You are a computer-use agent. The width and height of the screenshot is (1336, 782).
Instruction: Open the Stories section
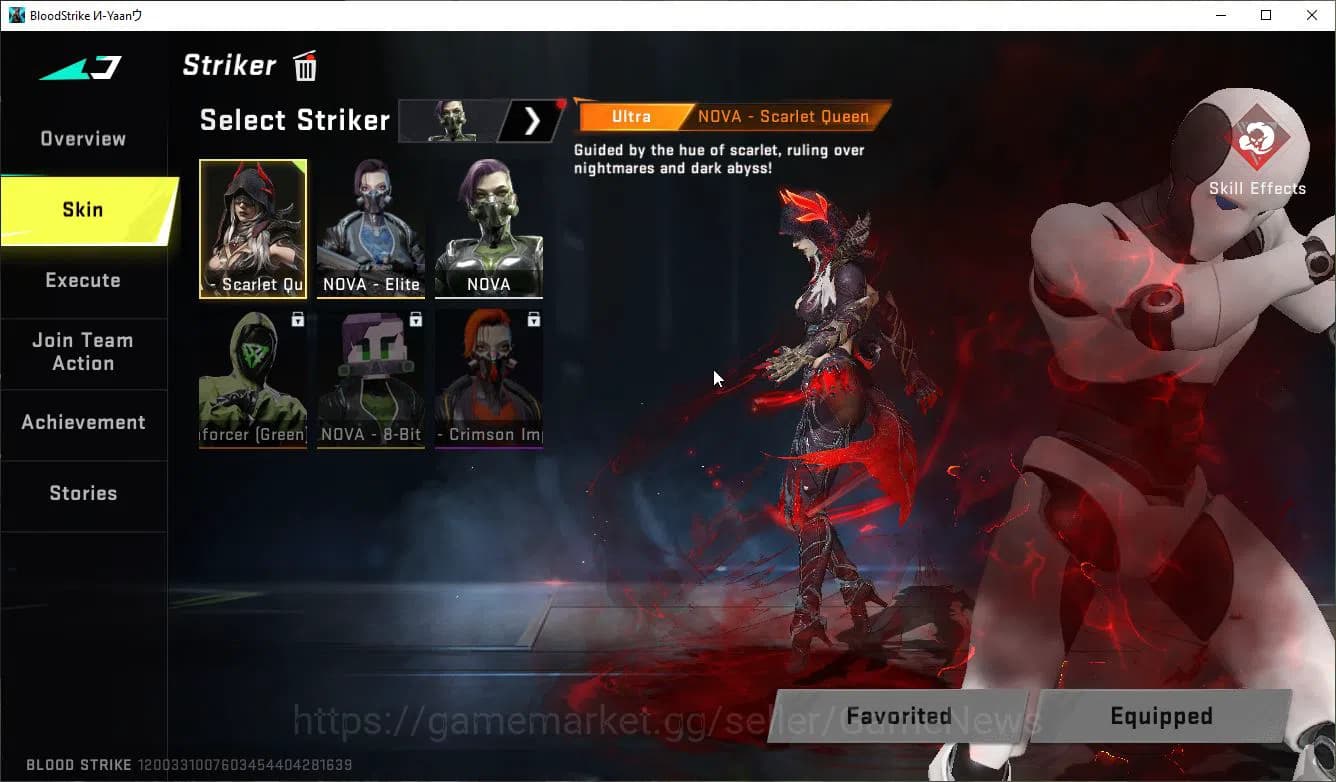(x=82, y=492)
